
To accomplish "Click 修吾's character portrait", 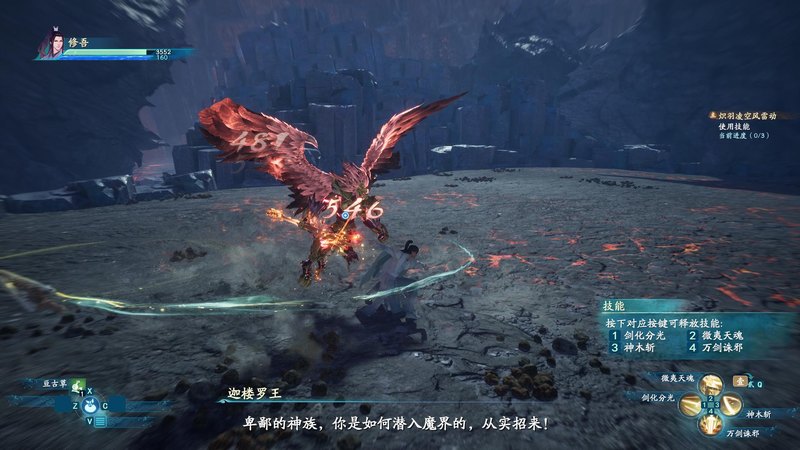I will (x=48, y=45).
